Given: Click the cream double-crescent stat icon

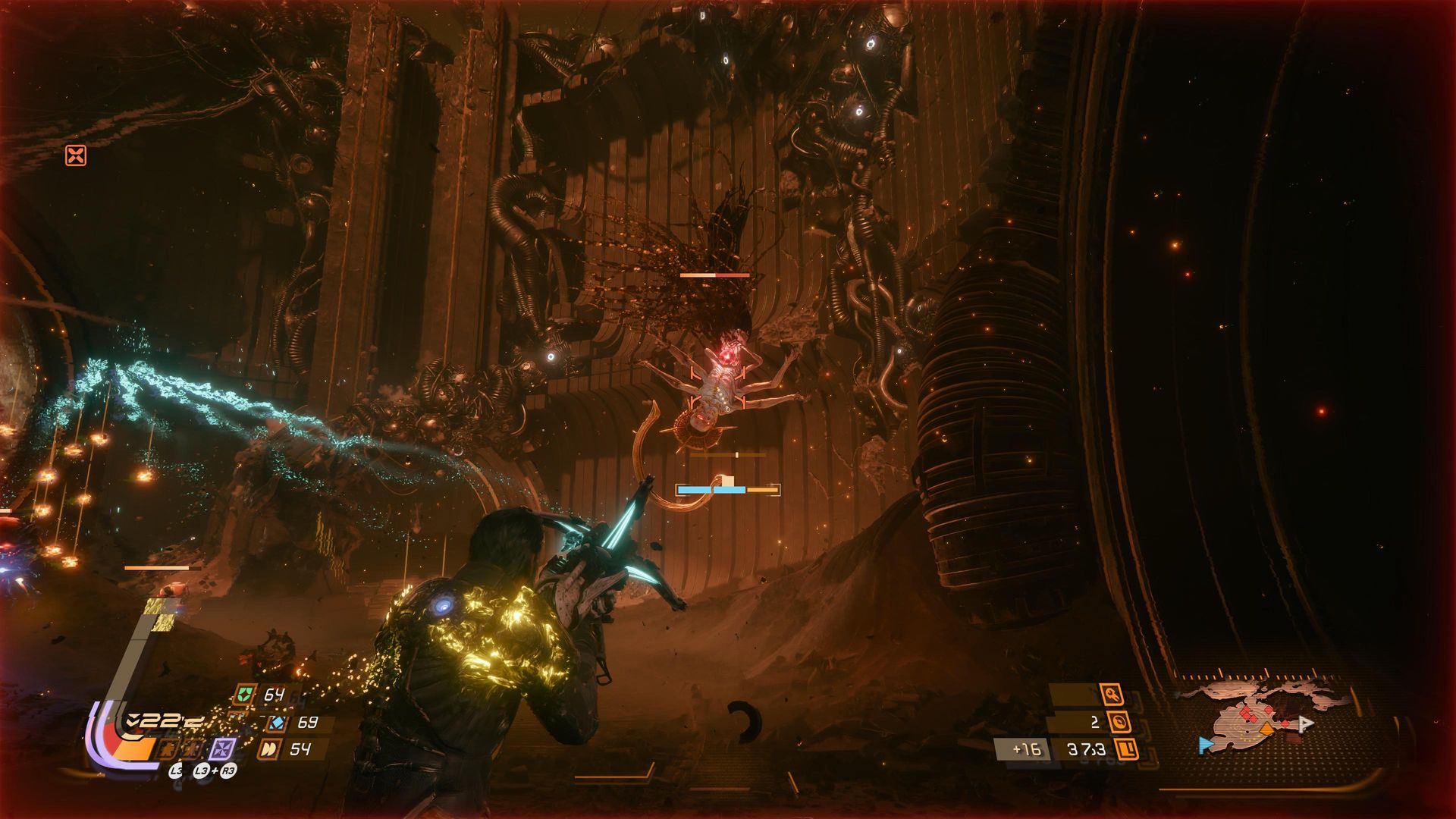Looking at the screenshot, I should (268, 749).
